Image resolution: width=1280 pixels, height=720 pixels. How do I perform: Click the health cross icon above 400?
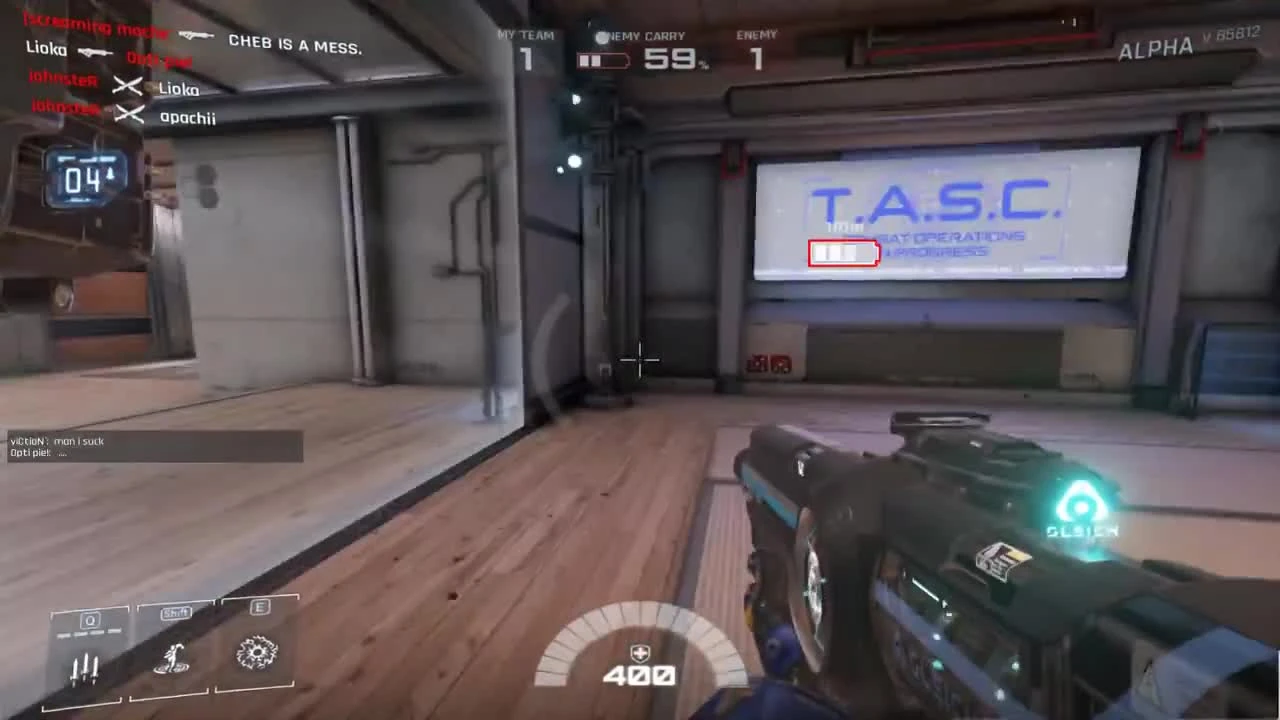pos(639,650)
